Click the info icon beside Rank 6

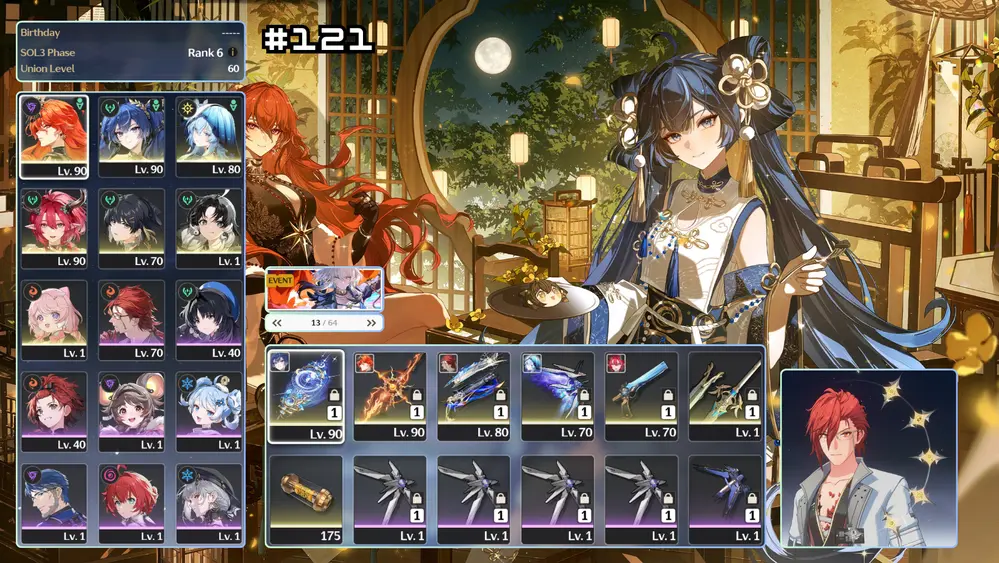233,52
